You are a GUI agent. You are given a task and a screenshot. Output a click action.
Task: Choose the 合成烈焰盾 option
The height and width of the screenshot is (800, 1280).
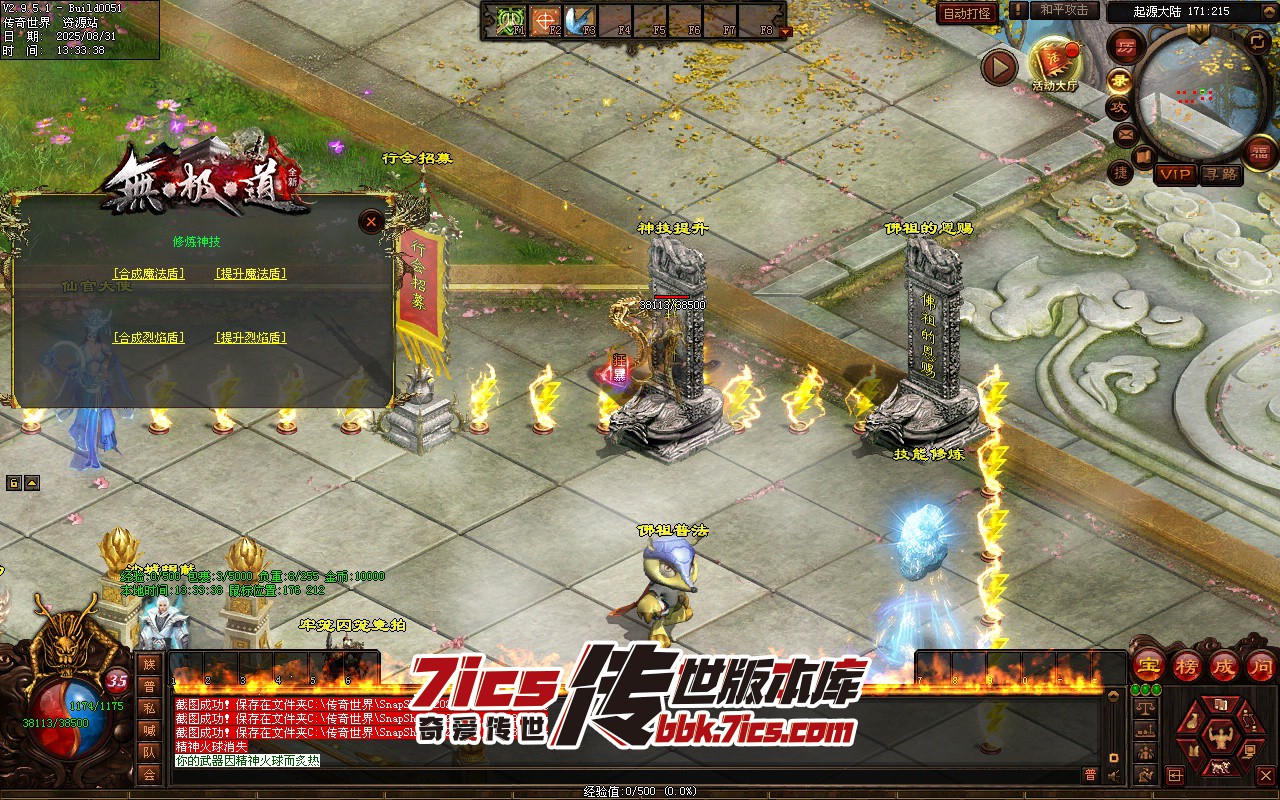point(149,338)
